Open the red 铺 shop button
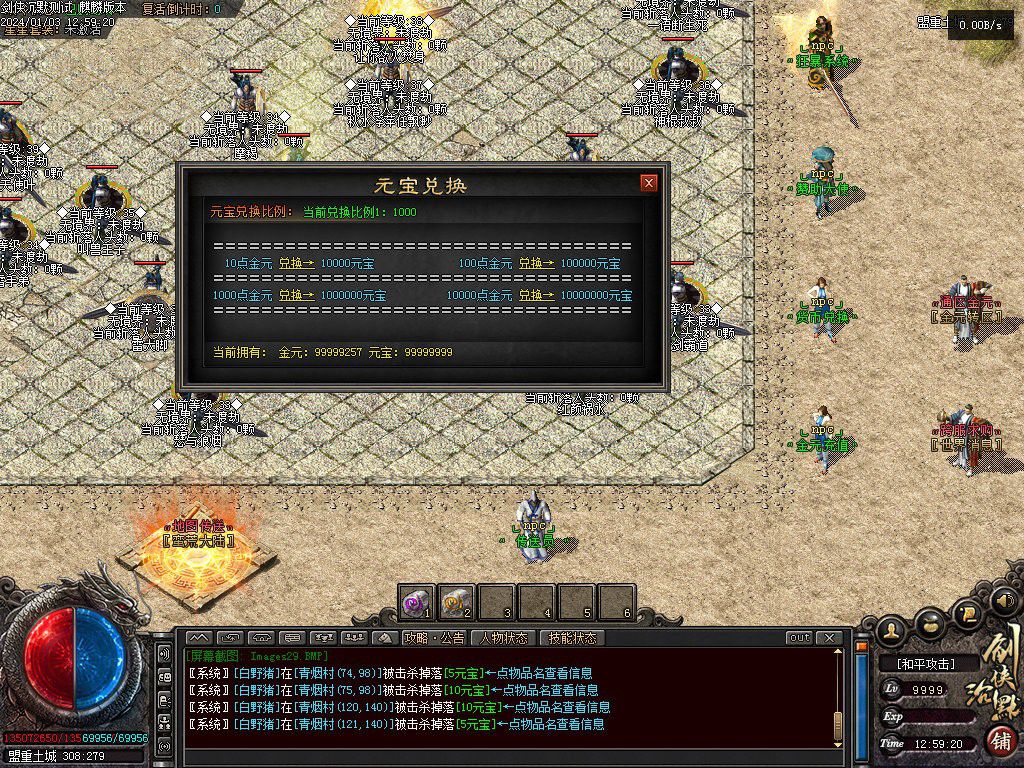This screenshot has height=768, width=1024. point(997,741)
